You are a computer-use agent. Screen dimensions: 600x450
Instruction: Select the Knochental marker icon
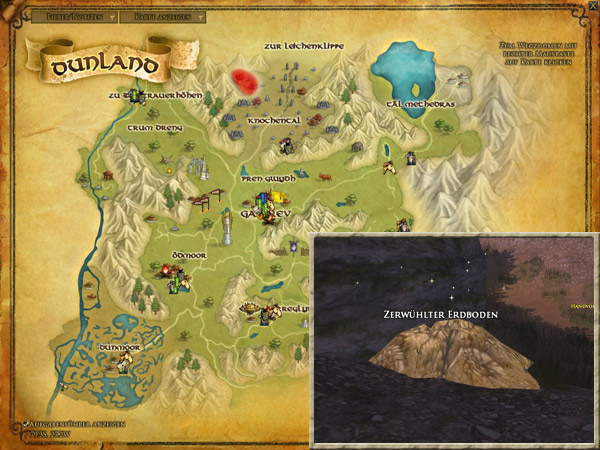click(x=286, y=147)
